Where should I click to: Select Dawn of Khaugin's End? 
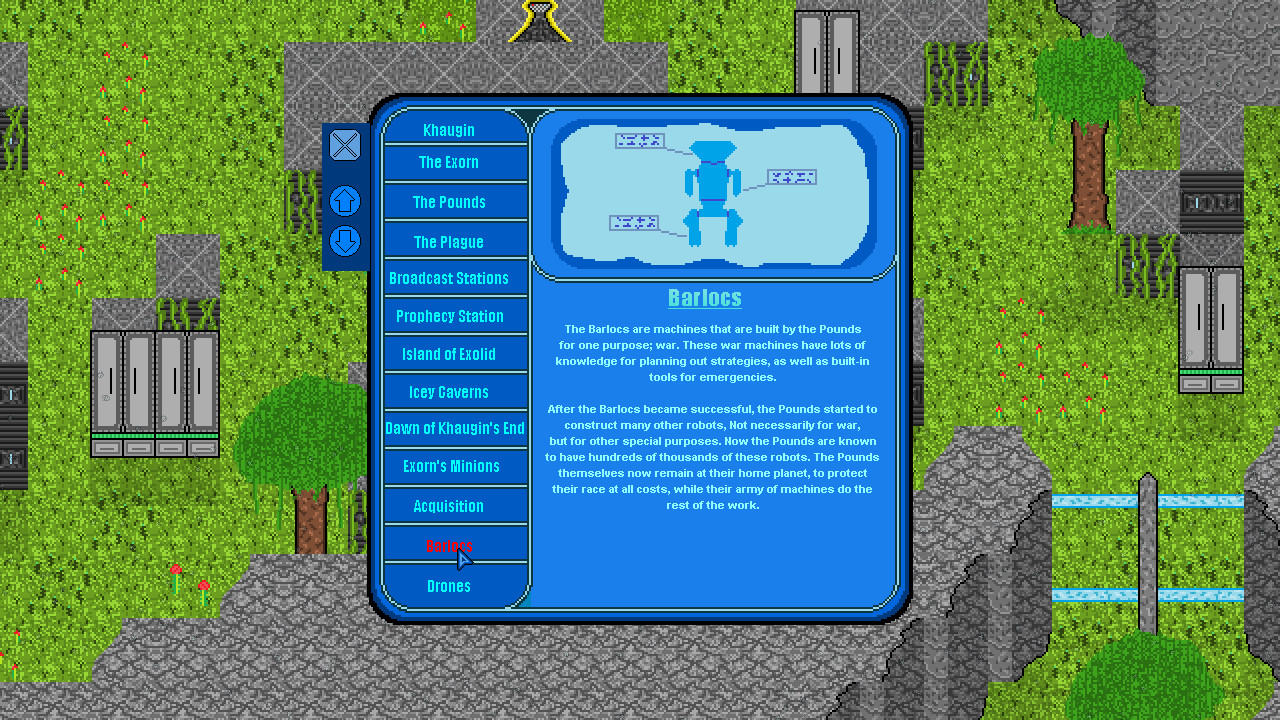[455, 428]
